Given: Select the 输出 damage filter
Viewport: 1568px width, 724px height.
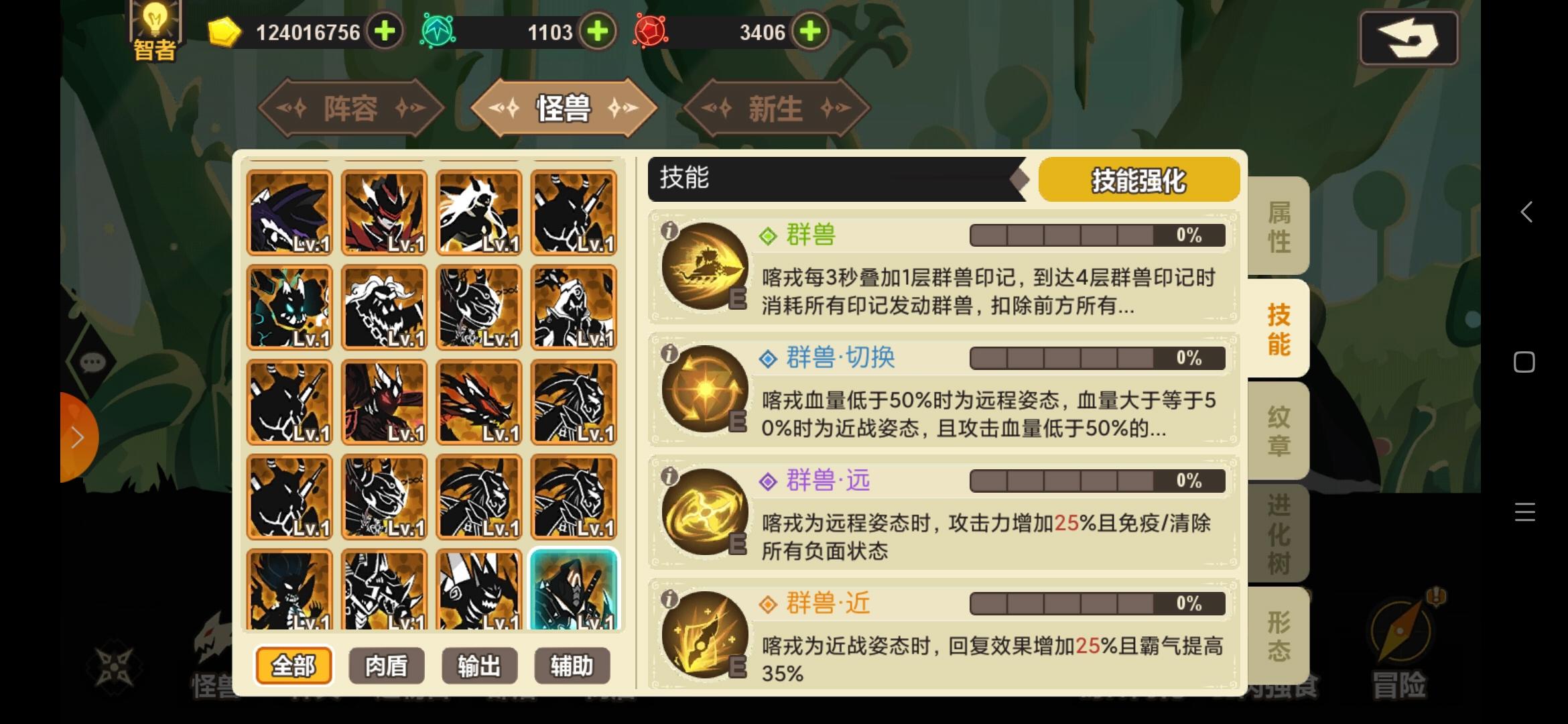Looking at the screenshot, I should (x=479, y=666).
